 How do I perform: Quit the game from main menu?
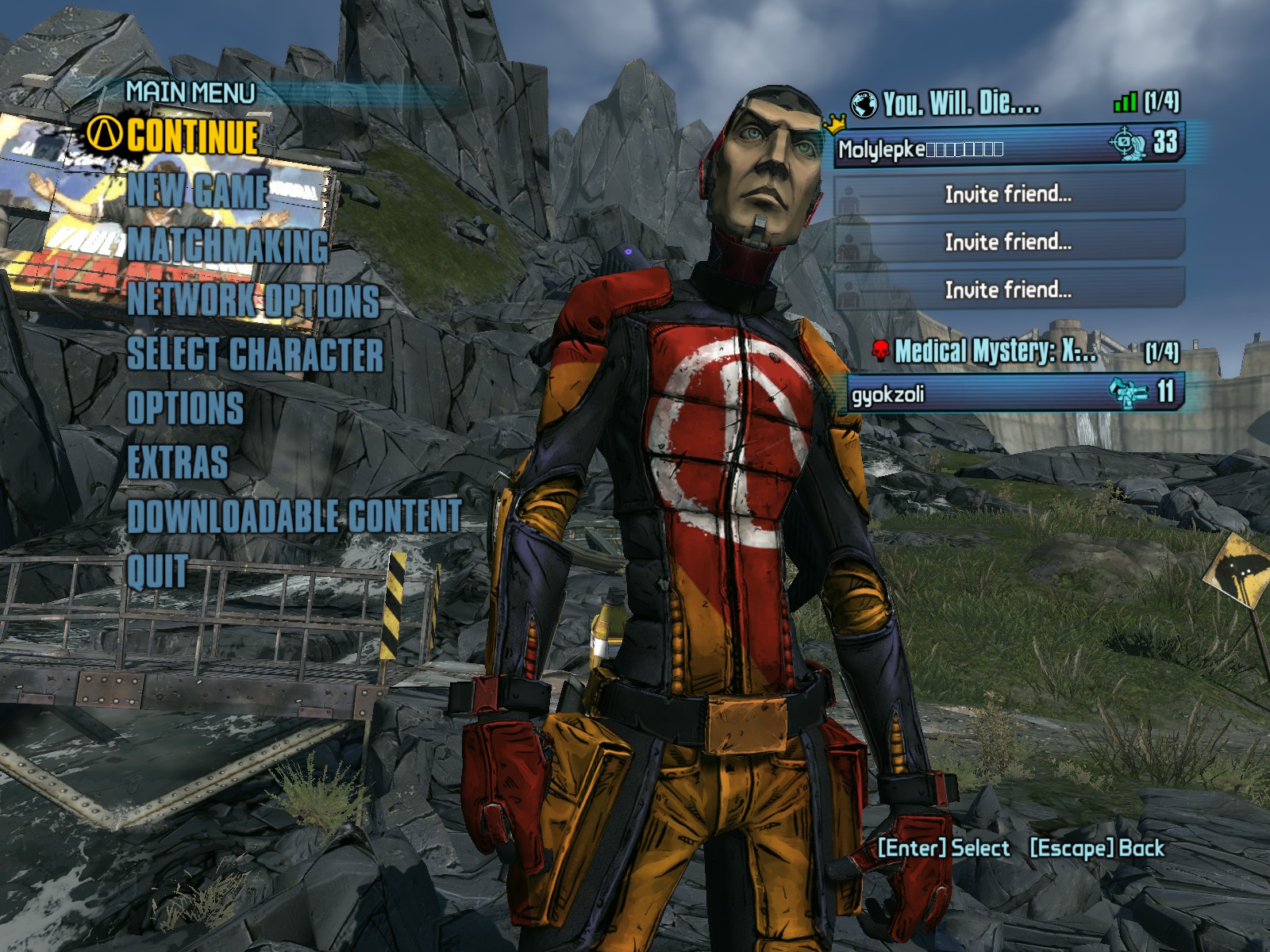point(157,571)
